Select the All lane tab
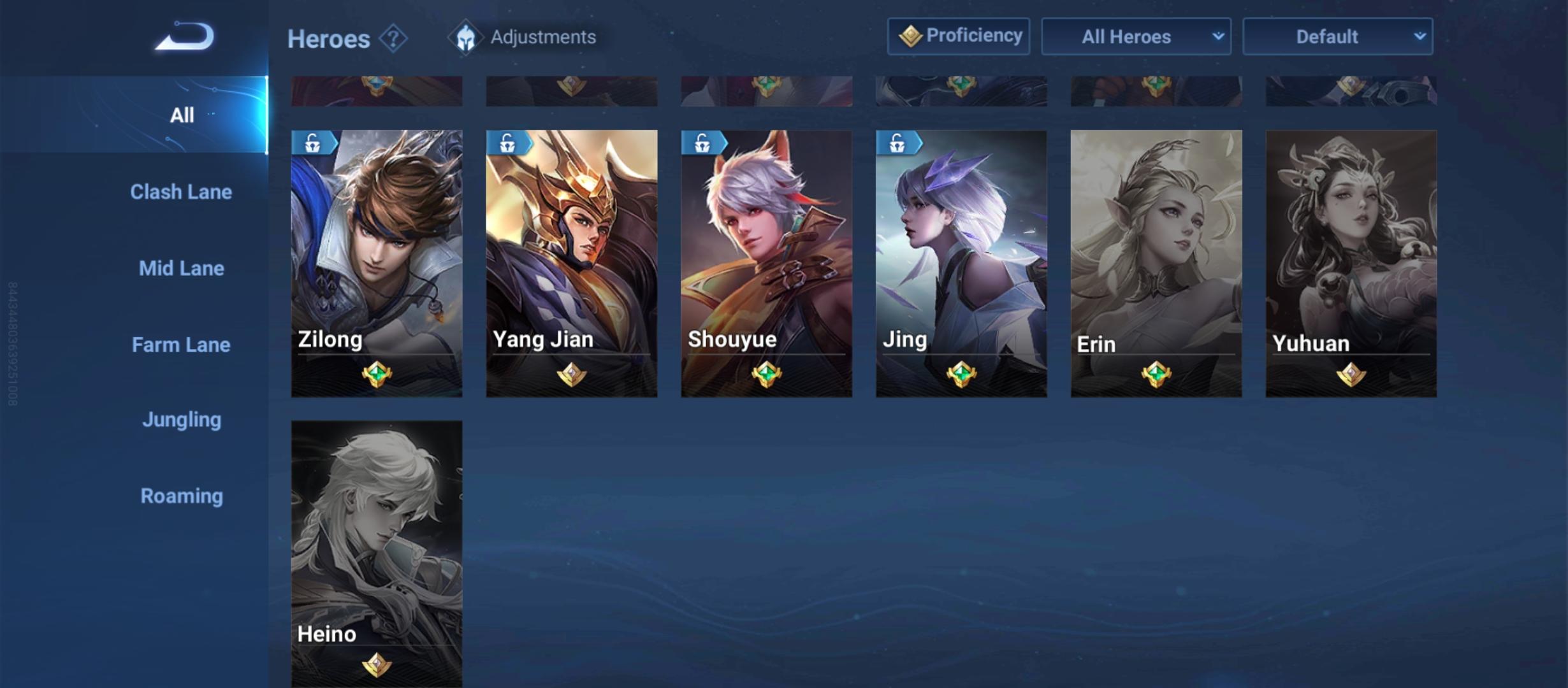1568x688 pixels. coord(182,115)
